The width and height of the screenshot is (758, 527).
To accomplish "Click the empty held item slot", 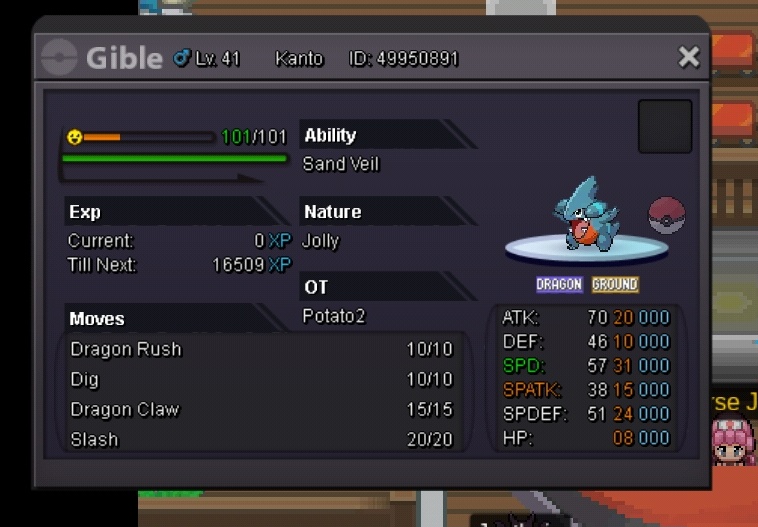I will pyautogui.click(x=665, y=126).
